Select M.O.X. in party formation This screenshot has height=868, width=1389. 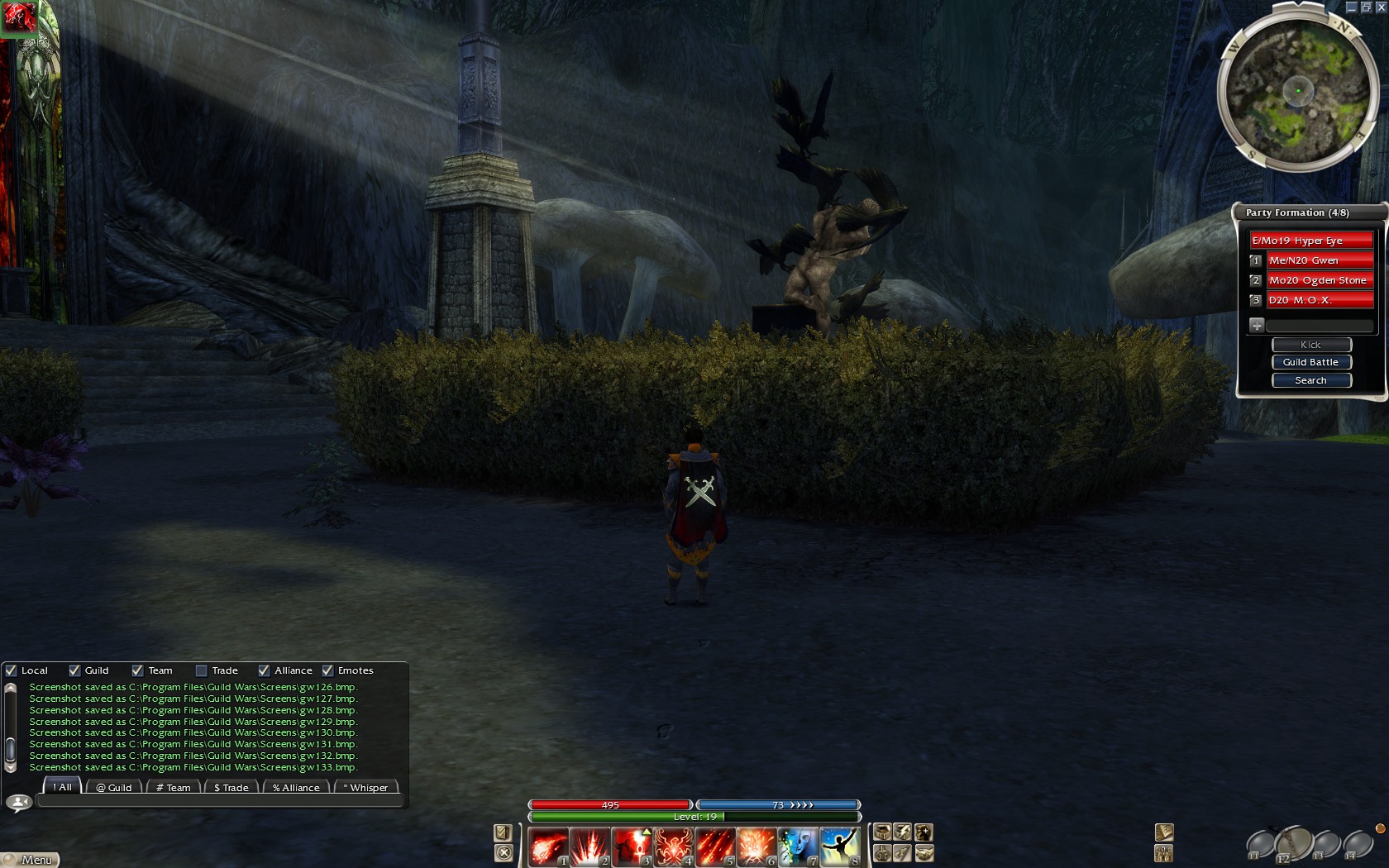coord(1320,300)
